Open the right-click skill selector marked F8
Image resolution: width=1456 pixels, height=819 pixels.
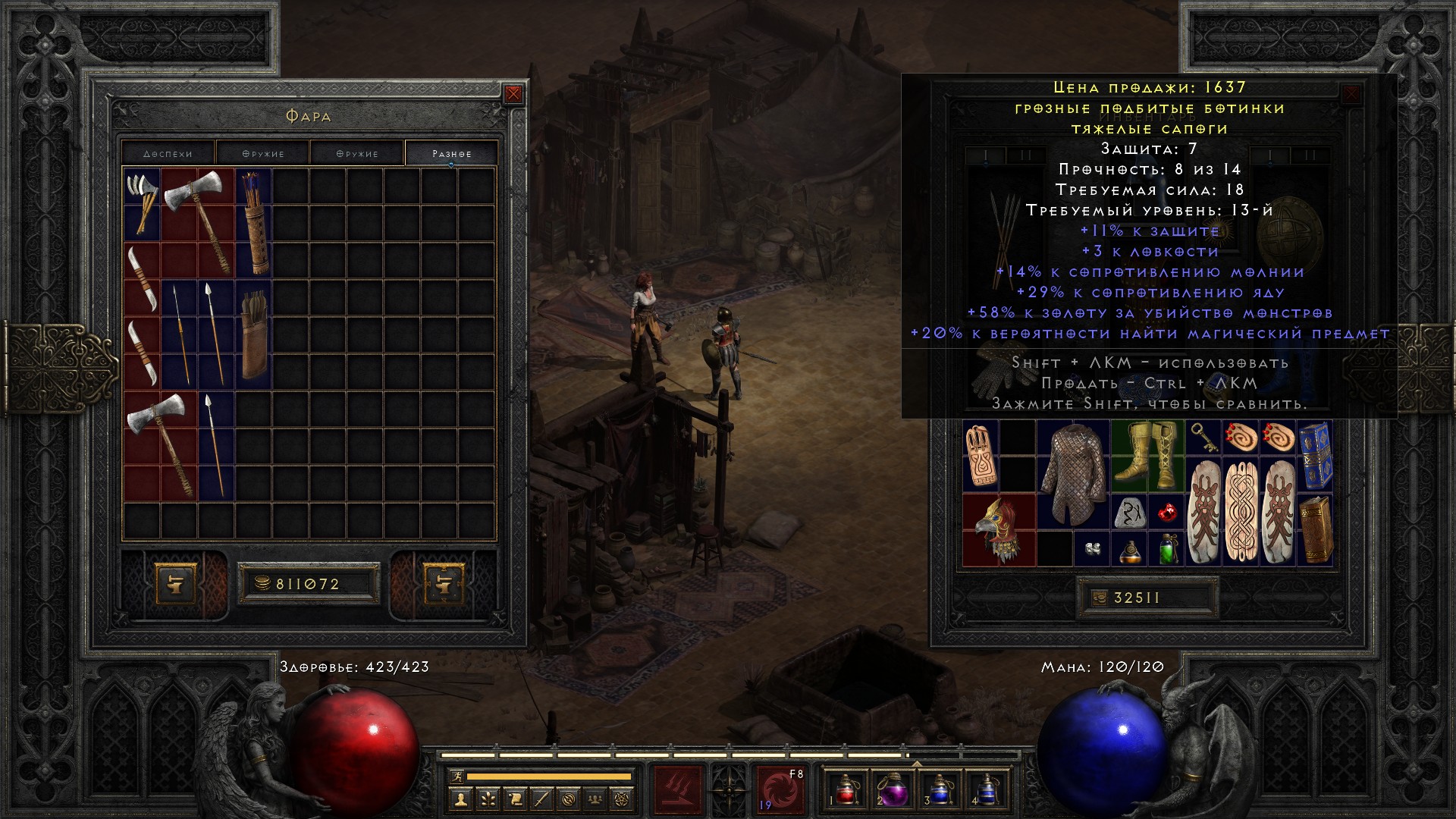coord(780,789)
